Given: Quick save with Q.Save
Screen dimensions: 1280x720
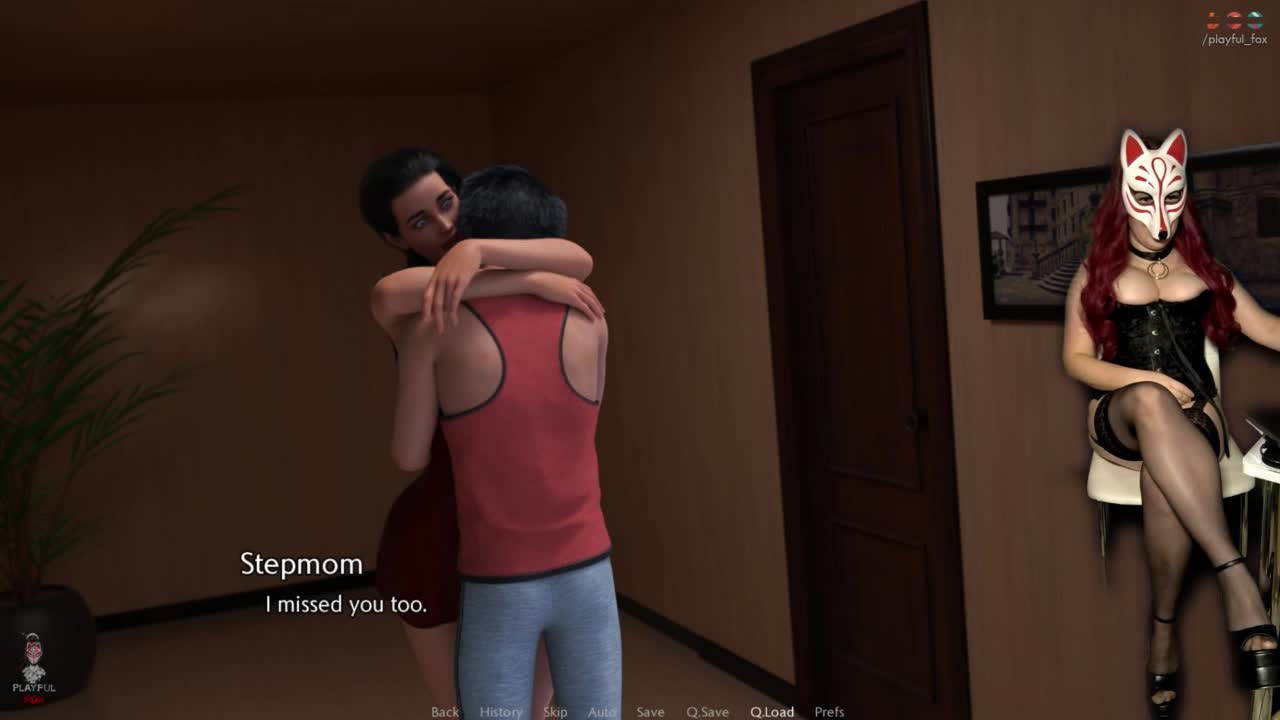Looking at the screenshot, I should point(707,712).
